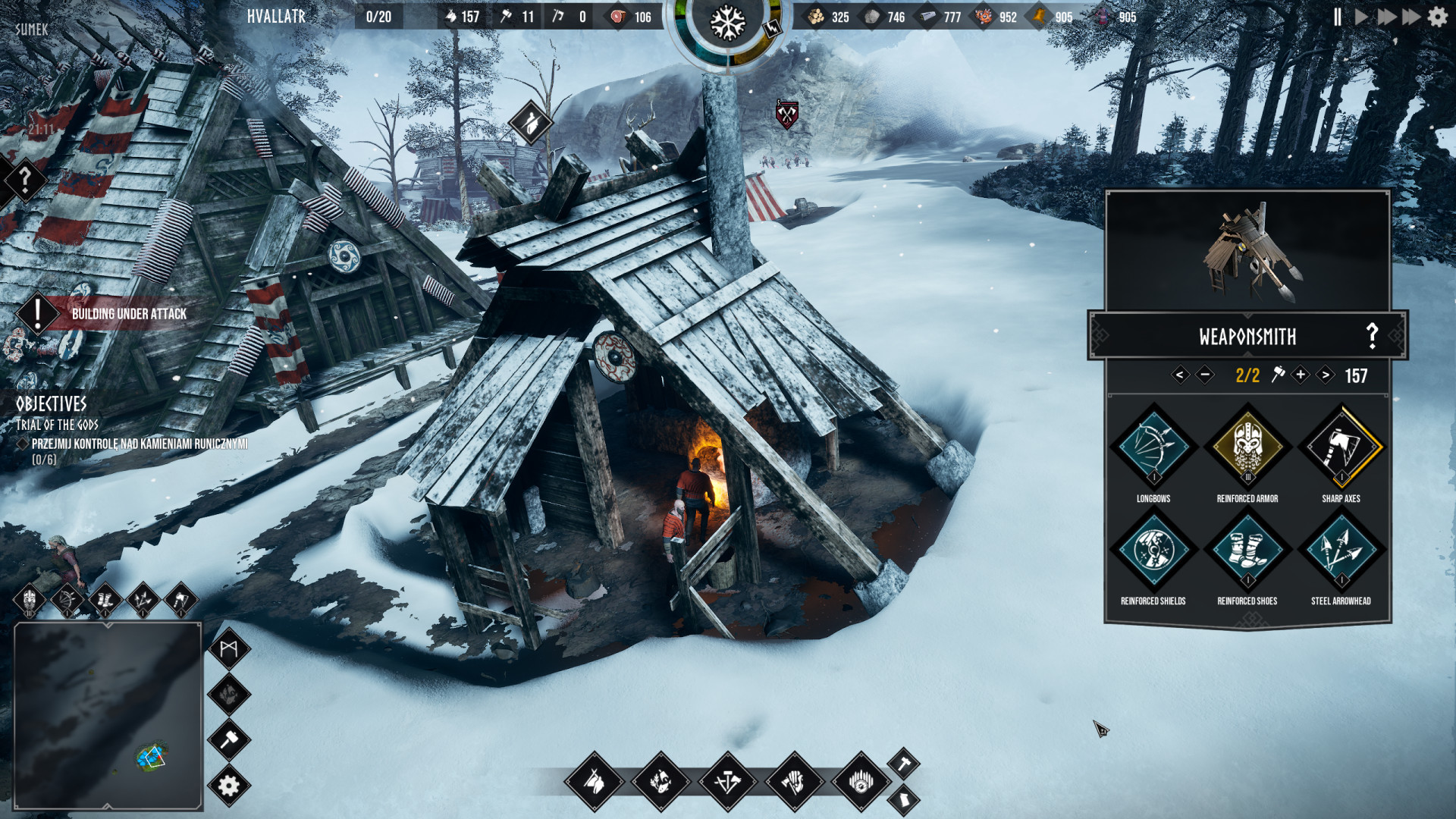1456x819 pixels.
Task: Open Weaponsmith help question mark
Action: pyautogui.click(x=1372, y=336)
